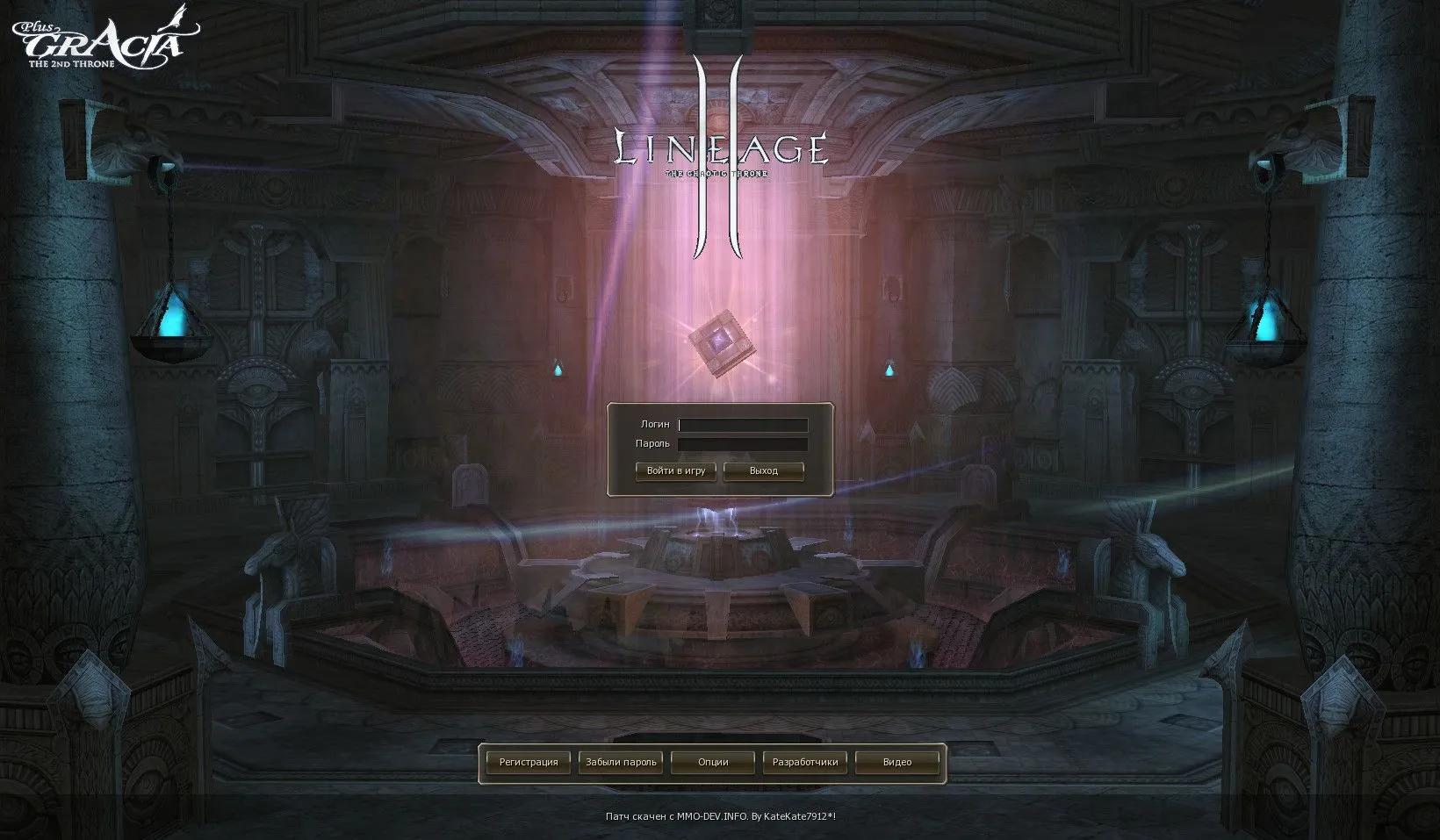Screen dimensions: 1440x840
Task: Click the Войти в игру button
Action: pyautogui.click(x=675, y=471)
